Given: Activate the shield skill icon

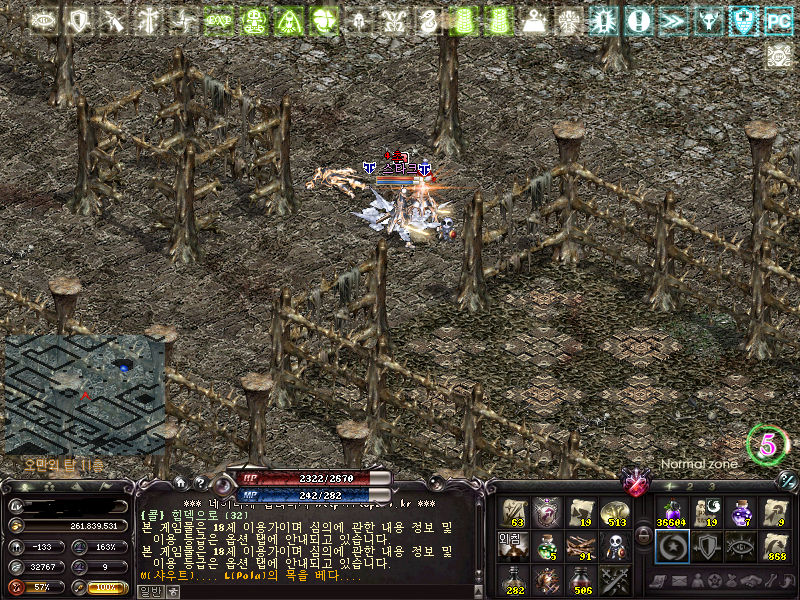Looking at the screenshot, I should click(706, 546).
